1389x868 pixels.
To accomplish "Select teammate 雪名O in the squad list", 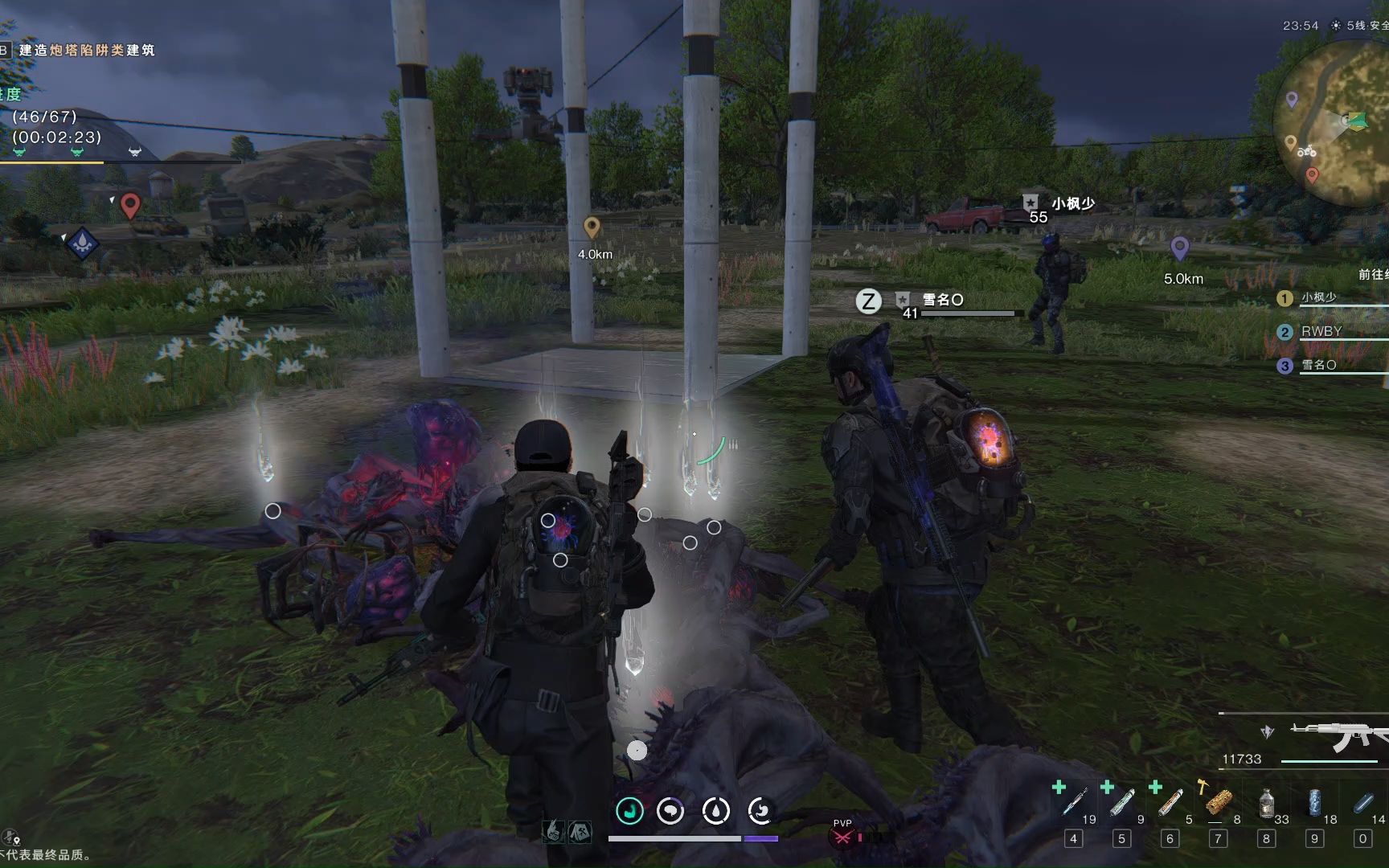I will pos(1318,365).
